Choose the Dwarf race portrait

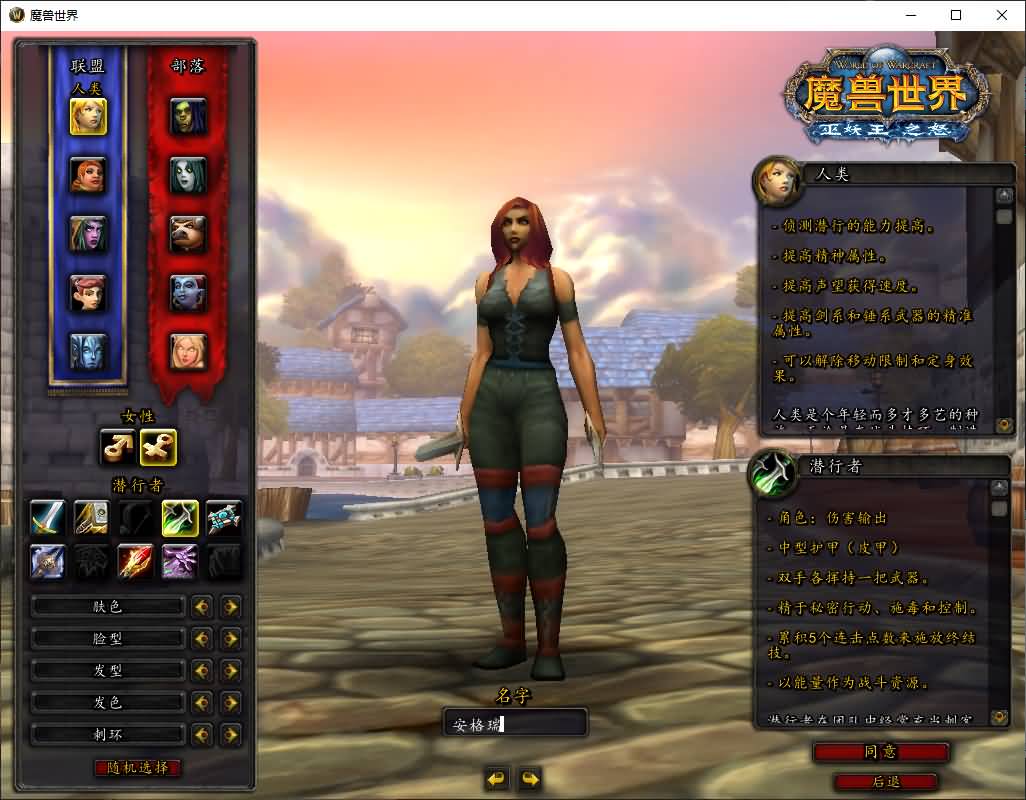88,175
